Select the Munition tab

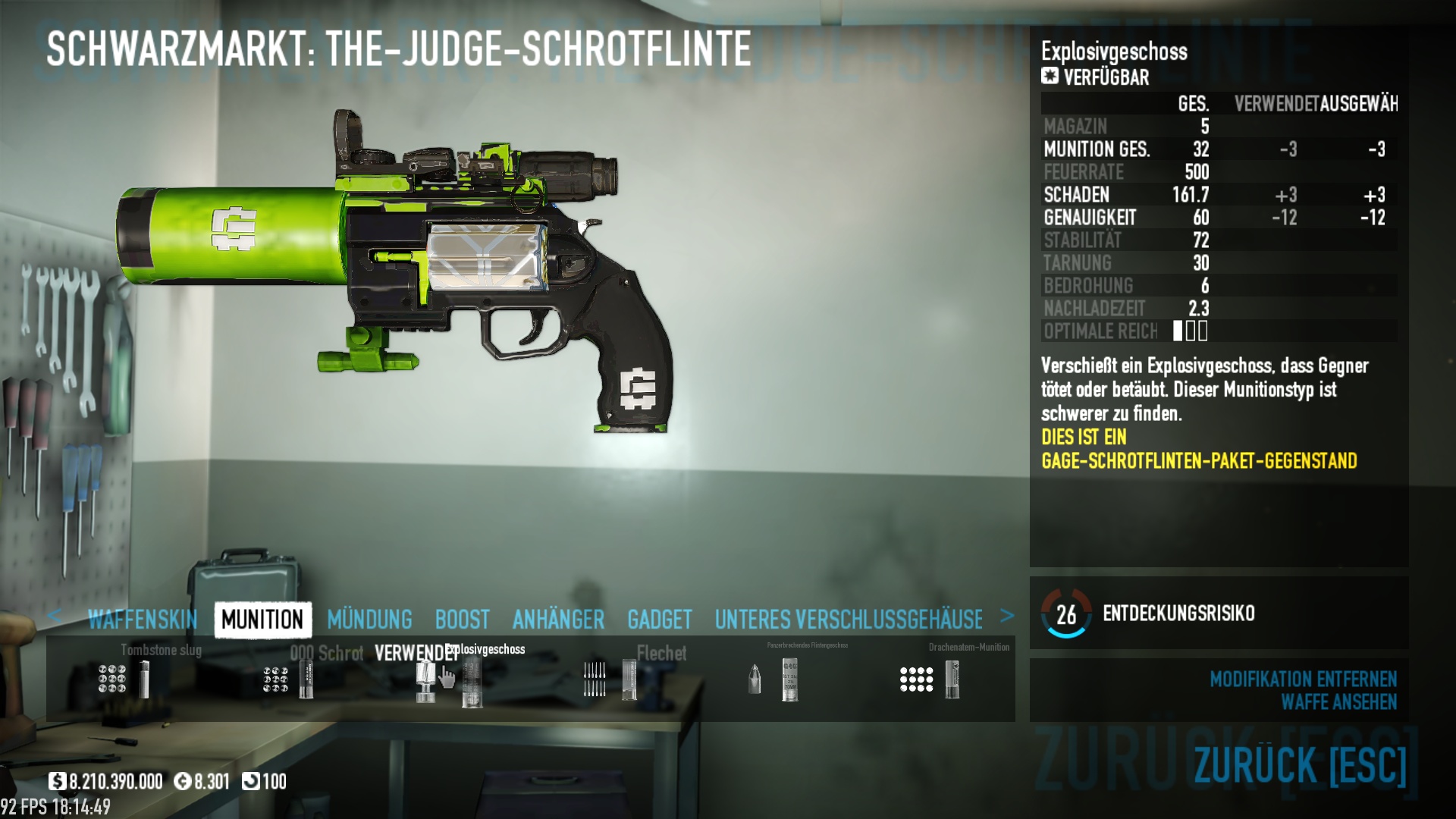click(262, 620)
